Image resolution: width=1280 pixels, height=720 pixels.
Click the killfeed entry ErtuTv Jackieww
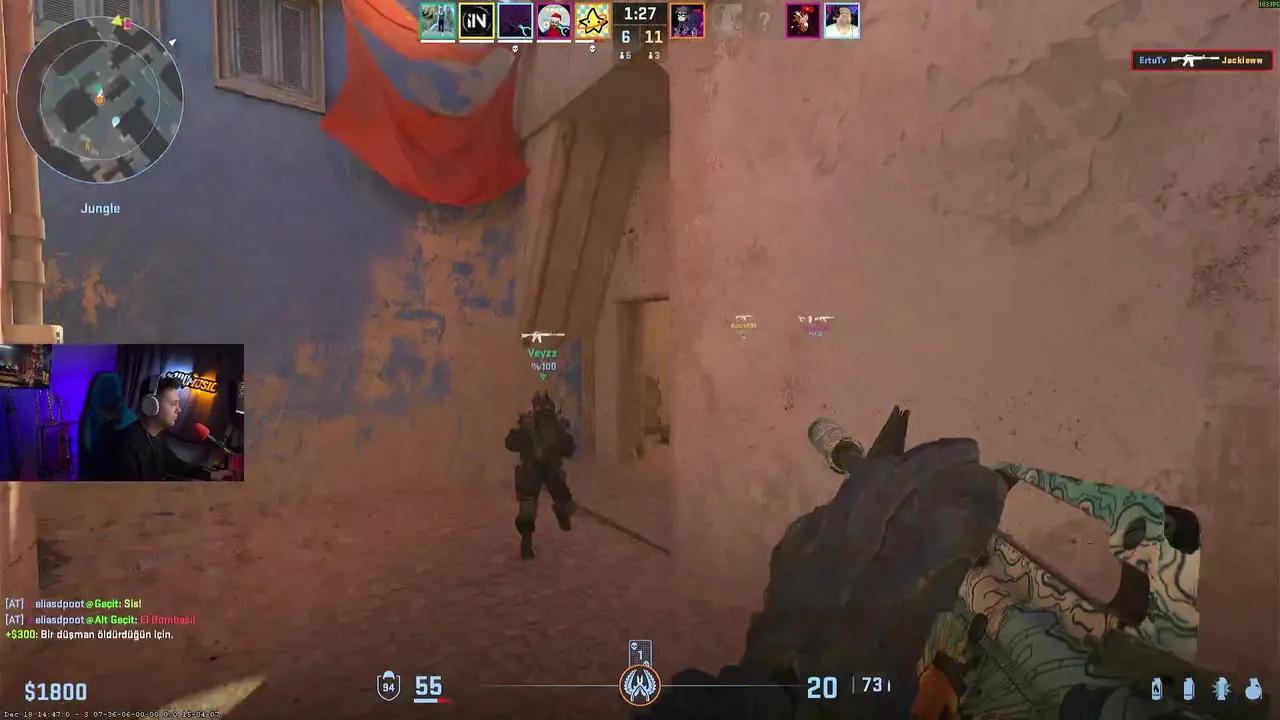point(1200,59)
